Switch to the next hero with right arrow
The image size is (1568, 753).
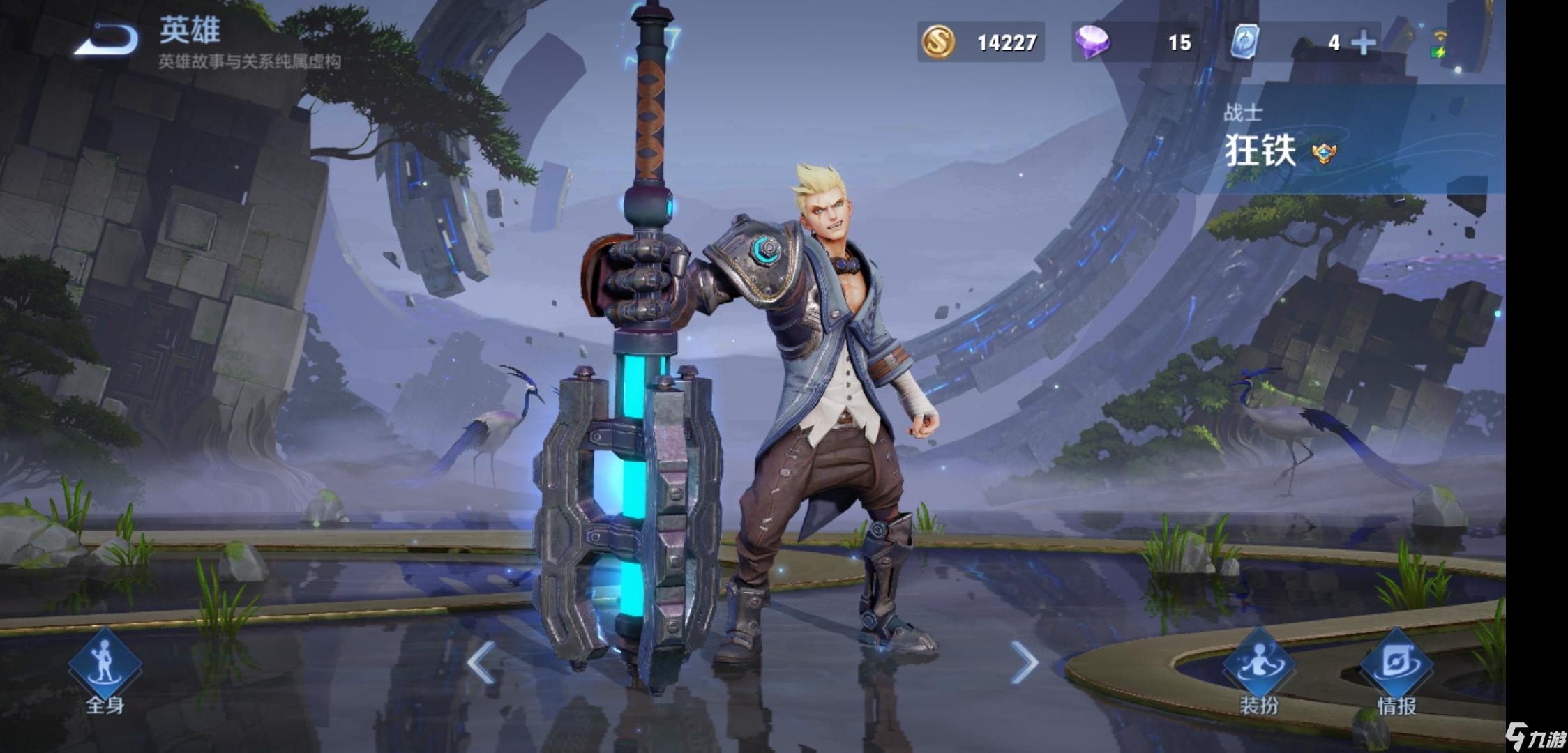click(1024, 662)
